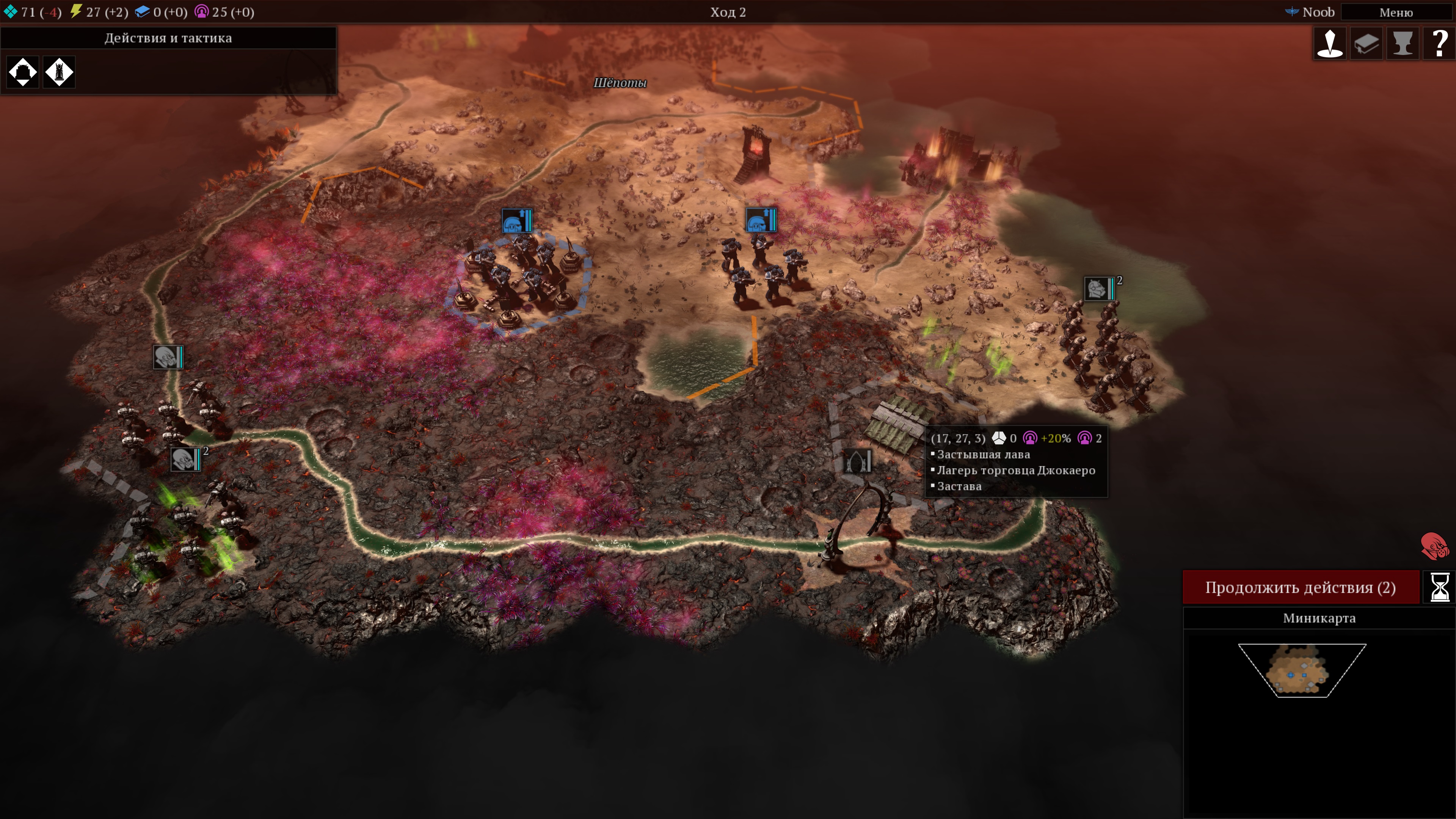Click the Действия и тактика header

tap(168, 38)
